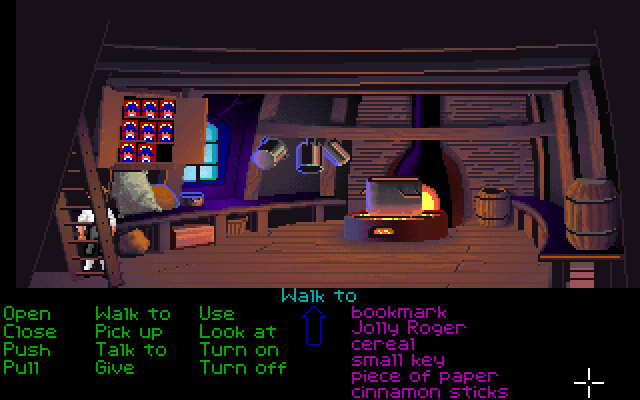
Task: Select the Use verb
Action: pos(217,314)
